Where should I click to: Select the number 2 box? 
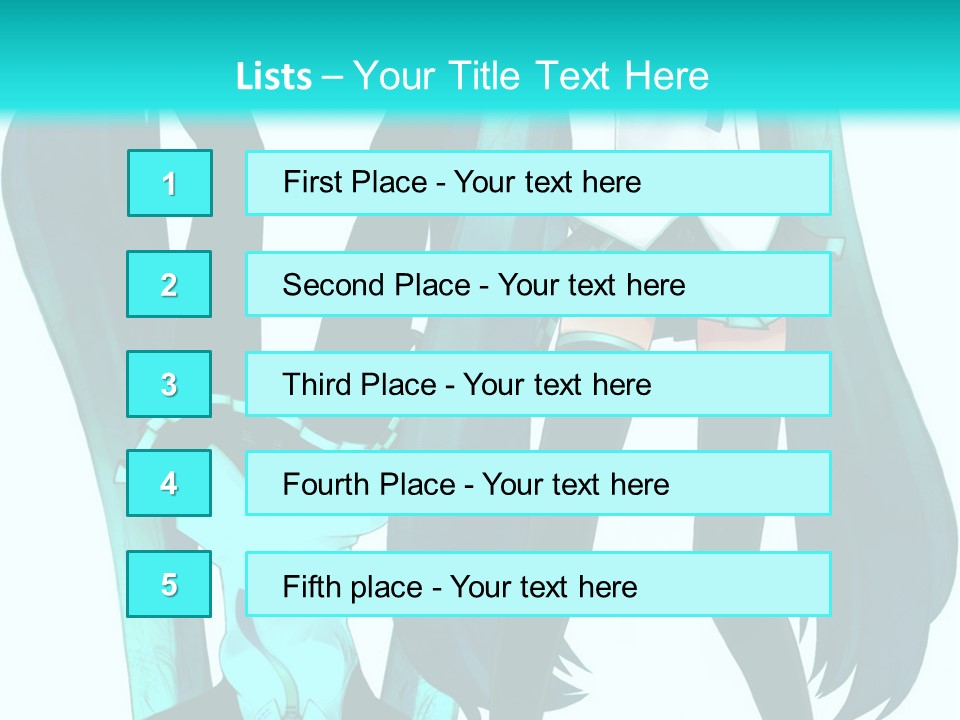[170, 284]
